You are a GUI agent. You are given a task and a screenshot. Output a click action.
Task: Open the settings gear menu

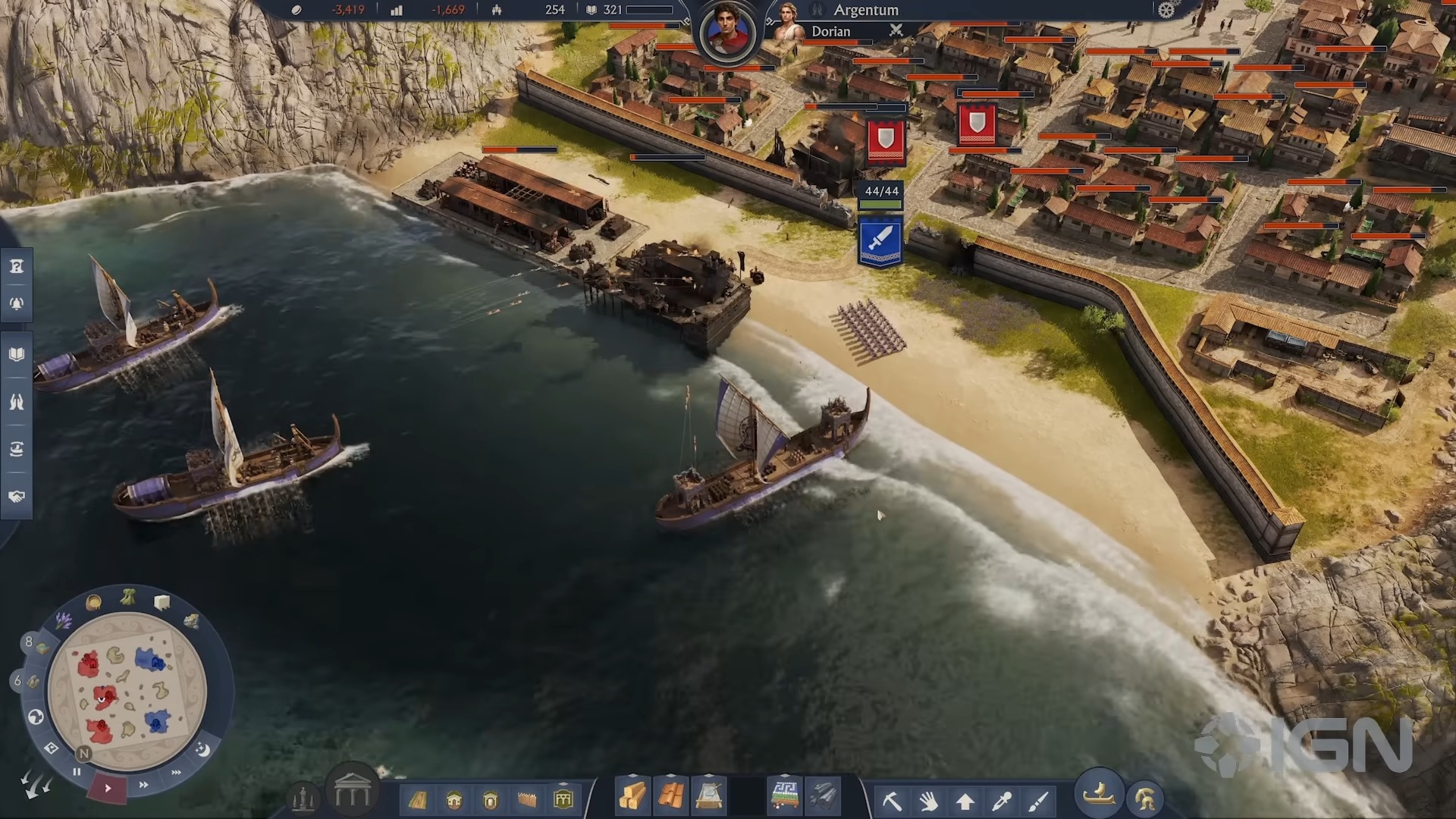point(1166,10)
